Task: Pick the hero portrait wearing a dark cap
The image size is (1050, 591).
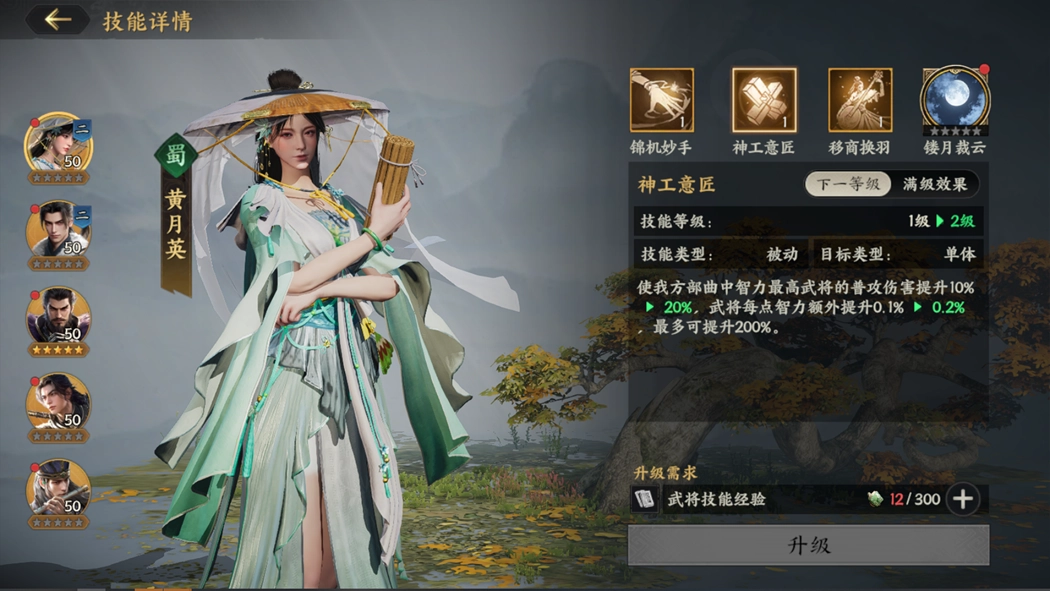Action: [x=59, y=490]
